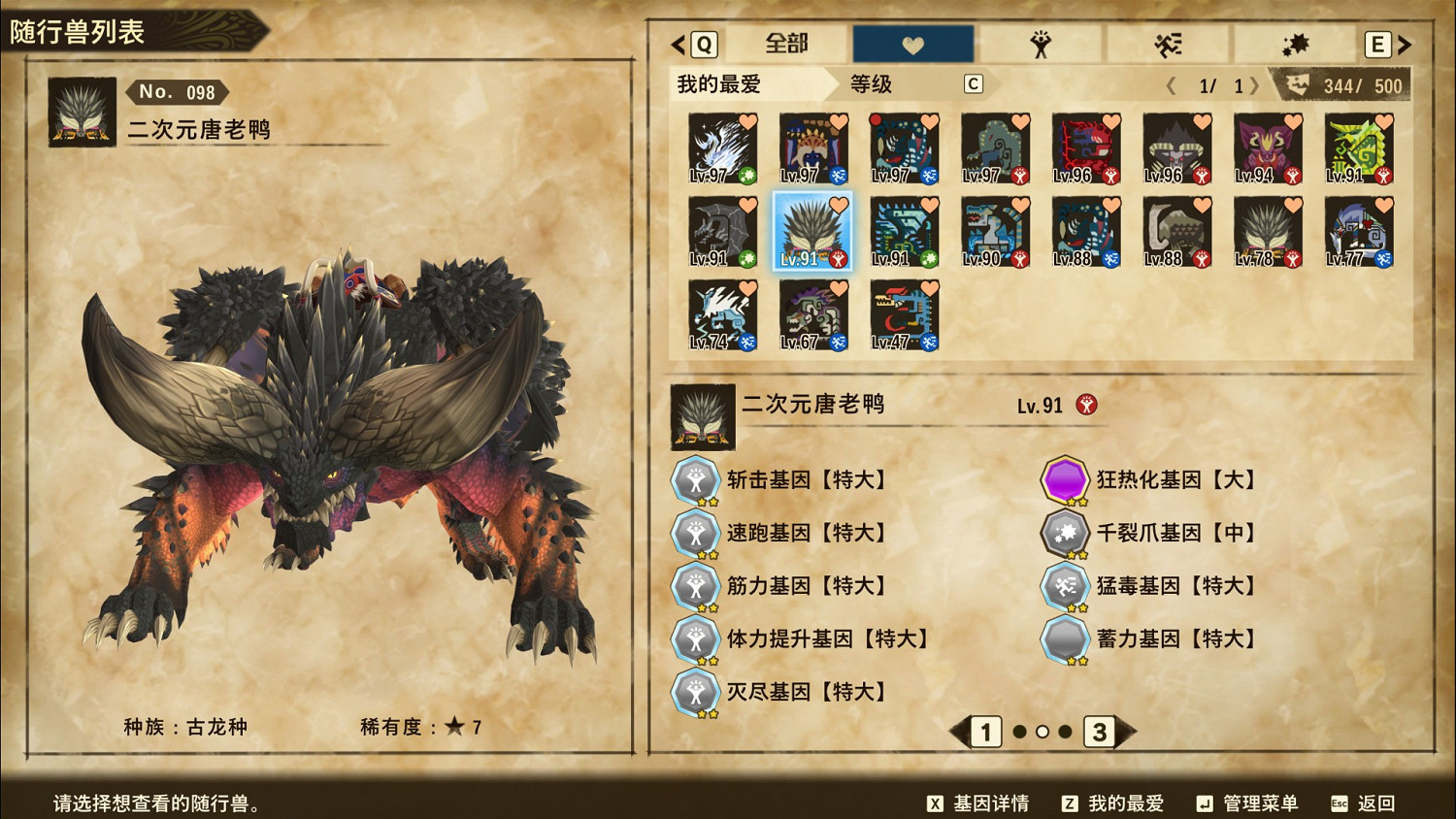The image size is (1456, 819).
Task: Click the 千裂爪基因【中】gene icon
Action: (x=1064, y=533)
